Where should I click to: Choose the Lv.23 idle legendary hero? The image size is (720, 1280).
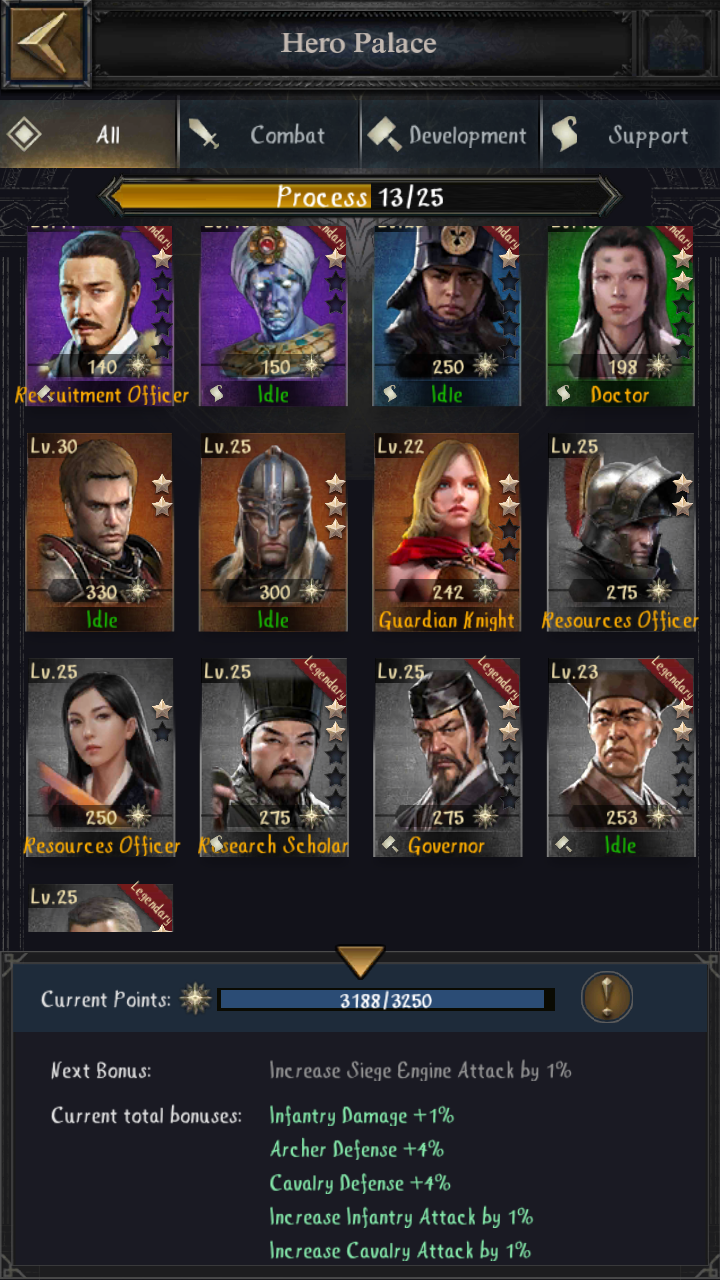(x=620, y=757)
